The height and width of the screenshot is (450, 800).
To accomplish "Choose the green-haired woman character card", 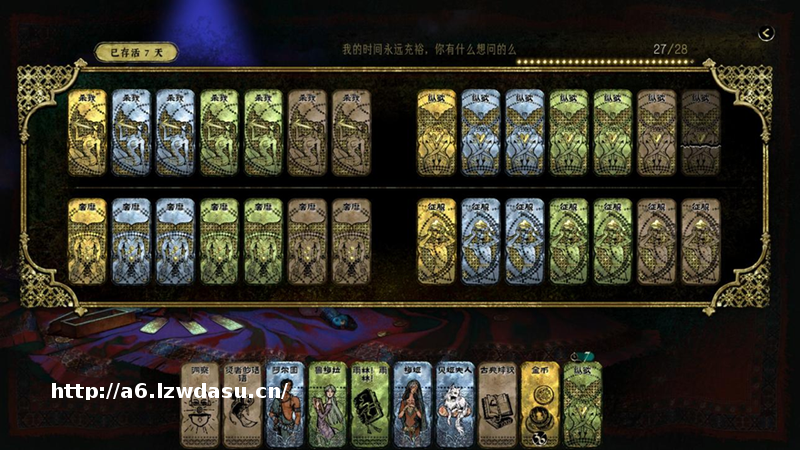I will pos(327,404).
